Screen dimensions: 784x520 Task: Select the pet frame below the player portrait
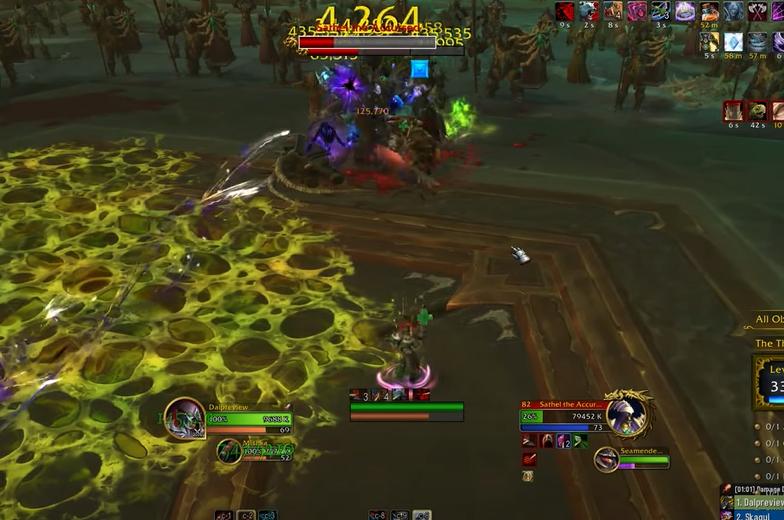230,451
